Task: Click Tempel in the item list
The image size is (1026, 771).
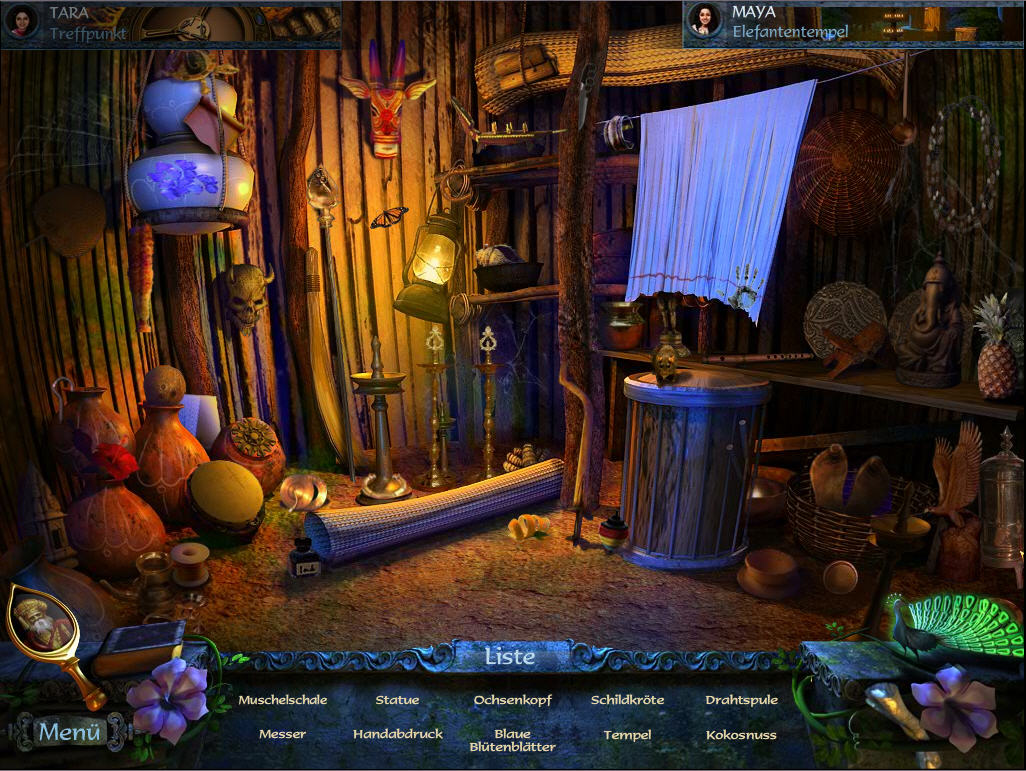Action: click(x=627, y=734)
